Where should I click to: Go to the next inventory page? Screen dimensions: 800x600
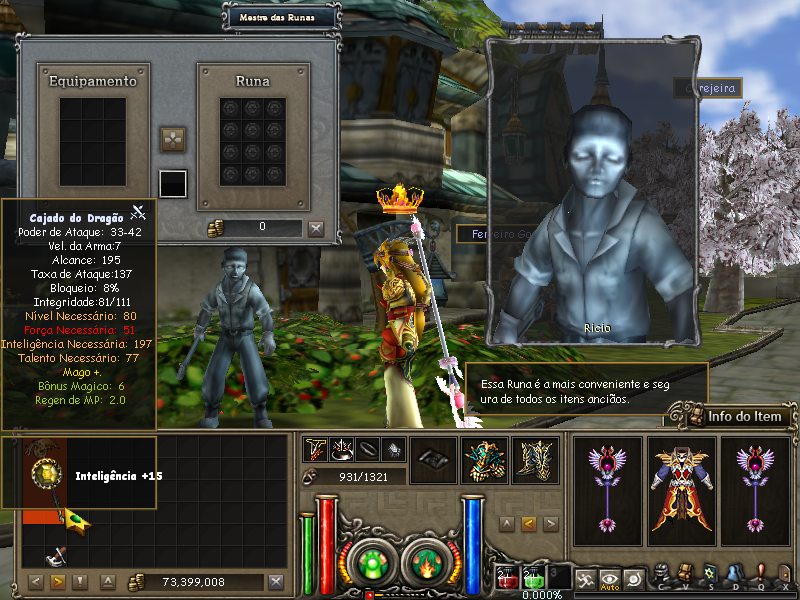pyautogui.click(x=58, y=582)
